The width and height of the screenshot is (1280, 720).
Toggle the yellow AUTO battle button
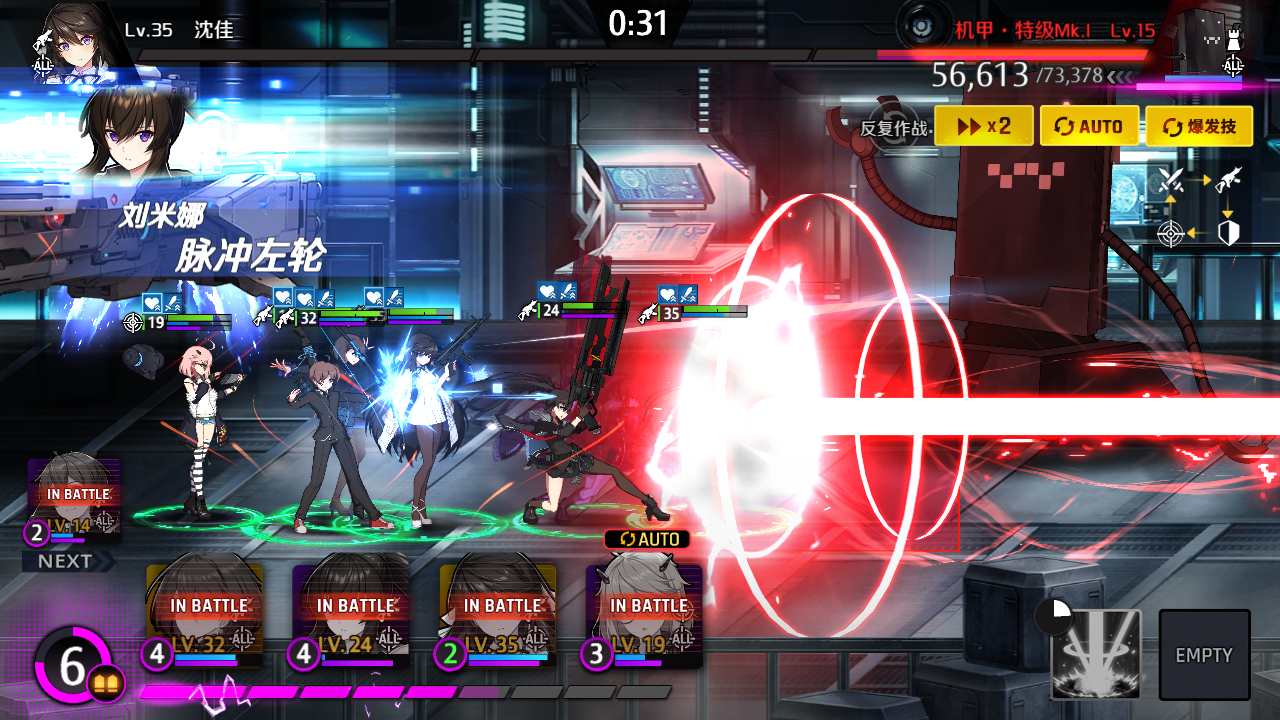(1089, 127)
